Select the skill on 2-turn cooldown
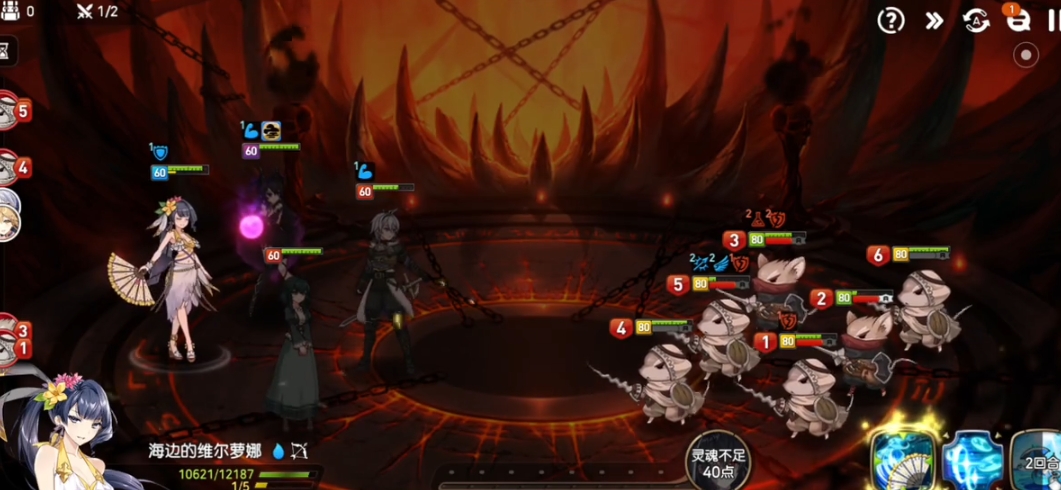This screenshot has height=490, width=1061. 1040,462
